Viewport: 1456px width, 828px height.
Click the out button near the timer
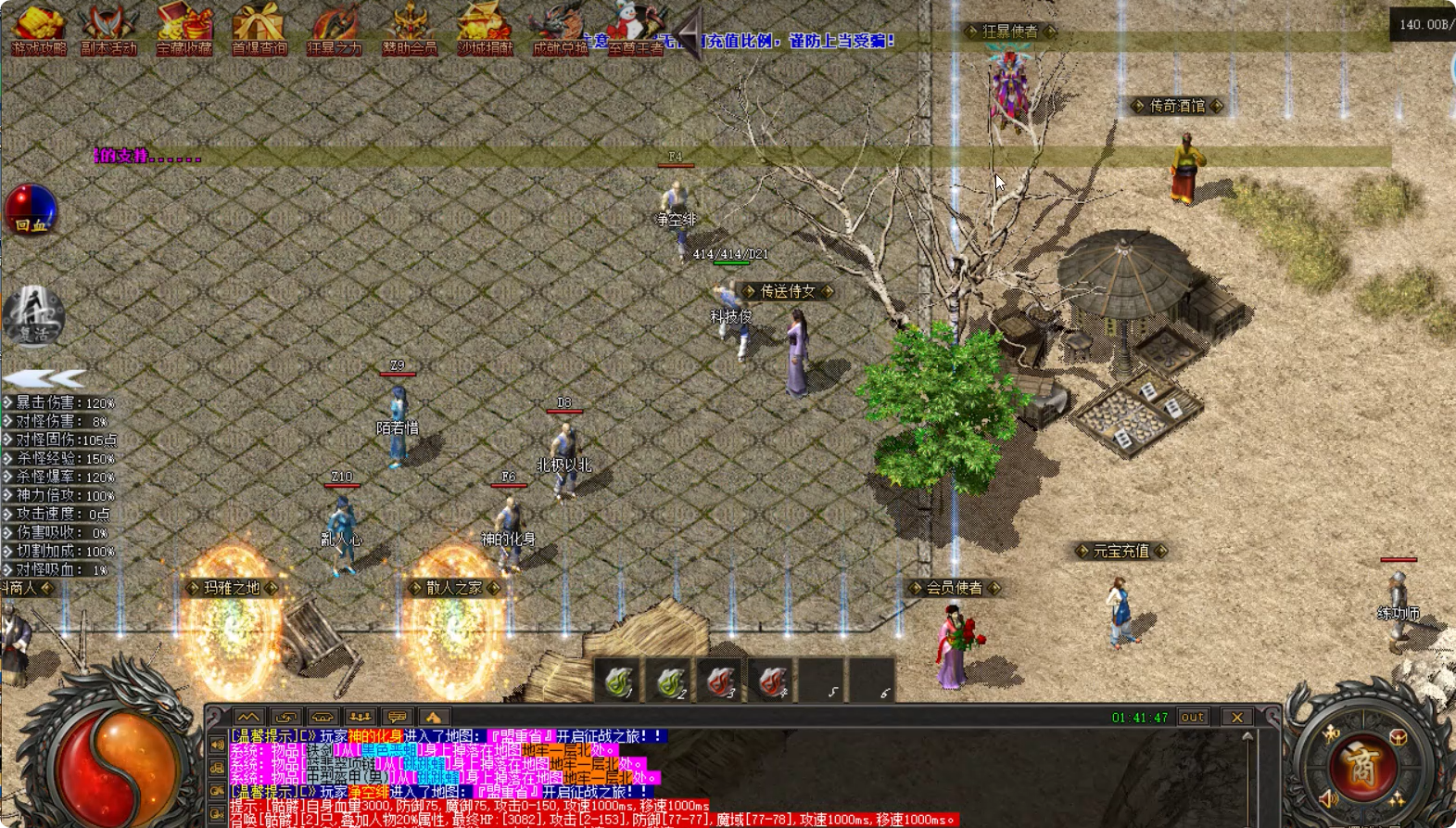tap(1193, 717)
